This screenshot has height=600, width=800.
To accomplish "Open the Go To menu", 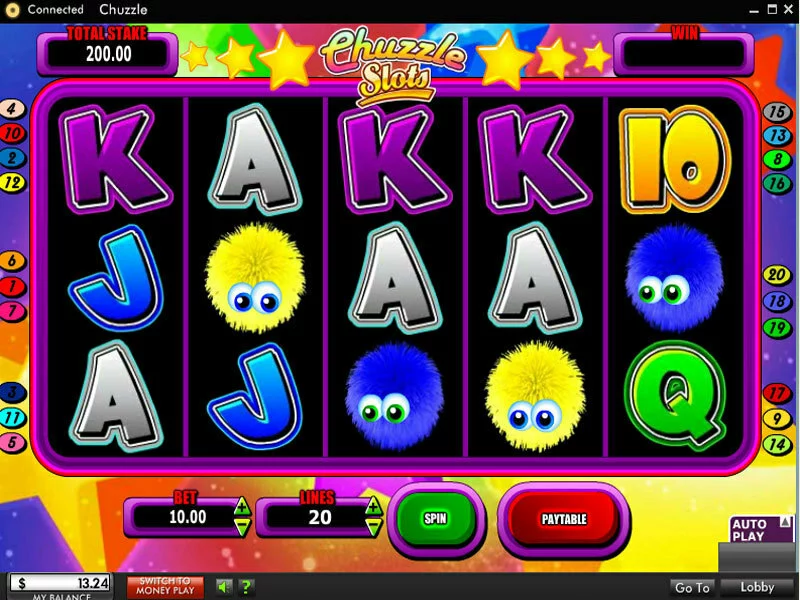I will (x=692, y=587).
